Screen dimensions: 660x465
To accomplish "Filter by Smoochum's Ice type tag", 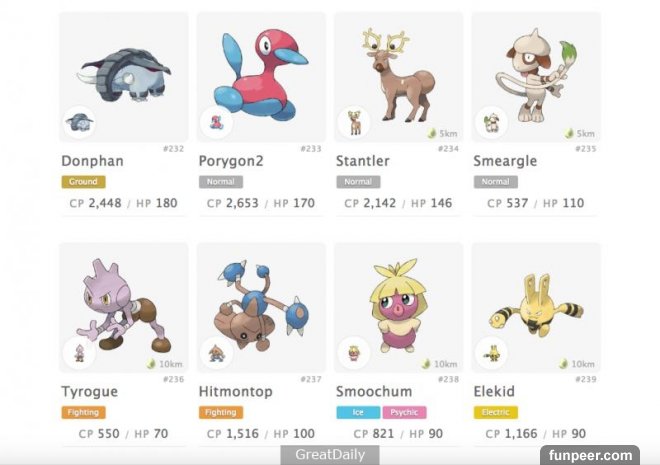I will pyautogui.click(x=357, y=412).
